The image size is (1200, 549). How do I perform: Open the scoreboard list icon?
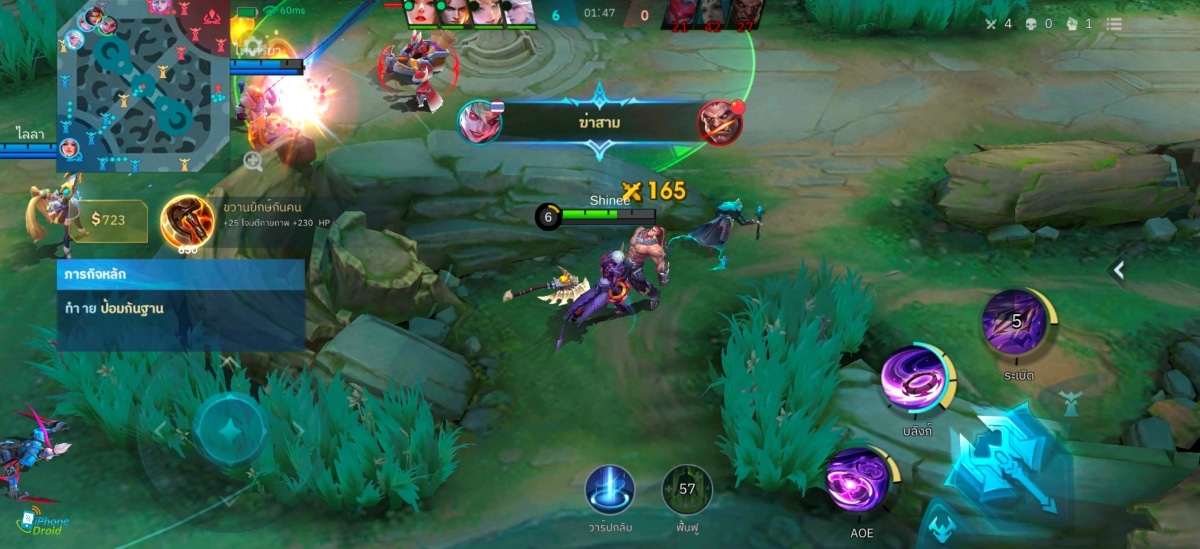pyautogui.click(x=1114, y=24)
